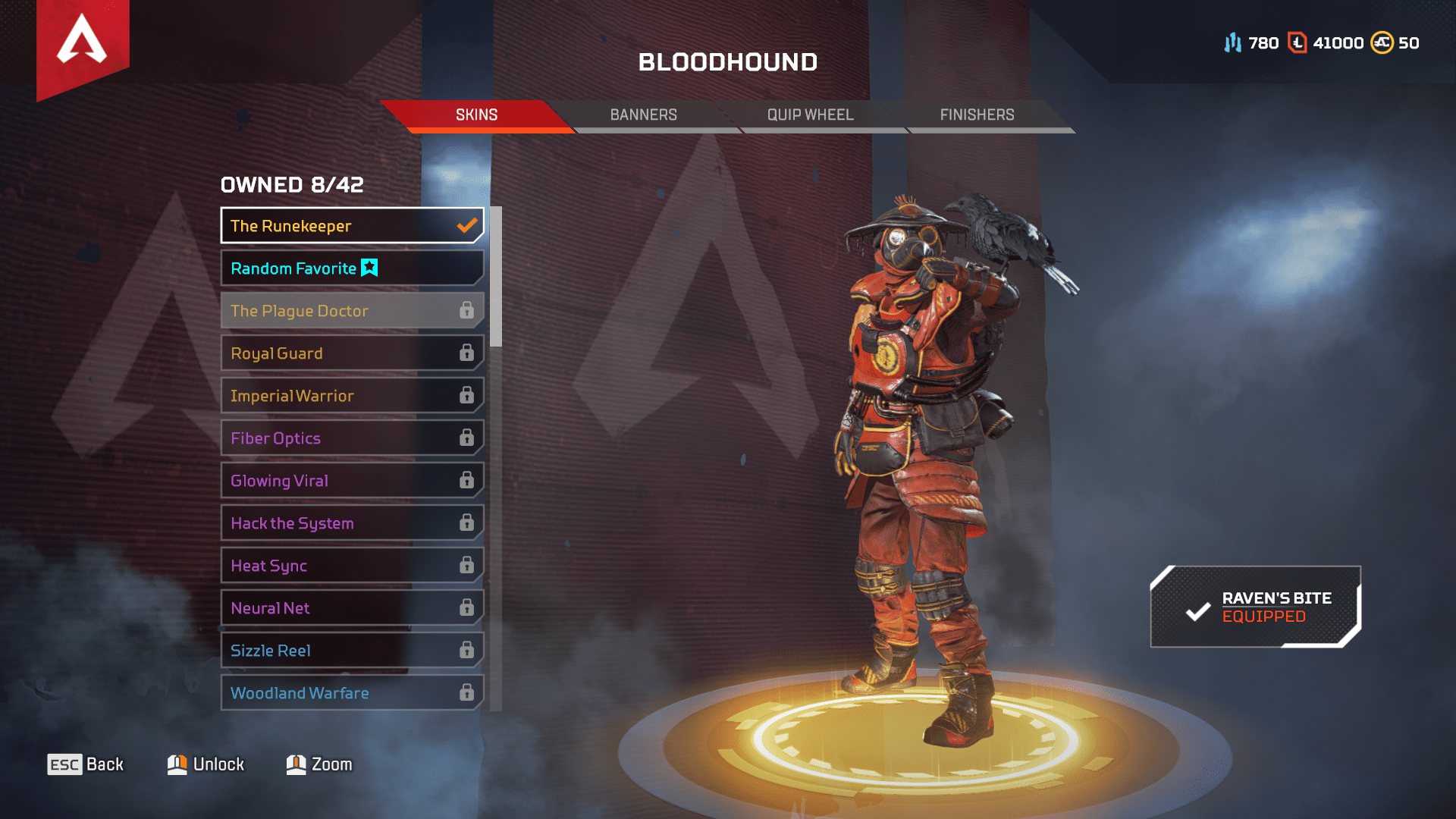
Task: Switch to the Skins tab
Action: point(476,115)
